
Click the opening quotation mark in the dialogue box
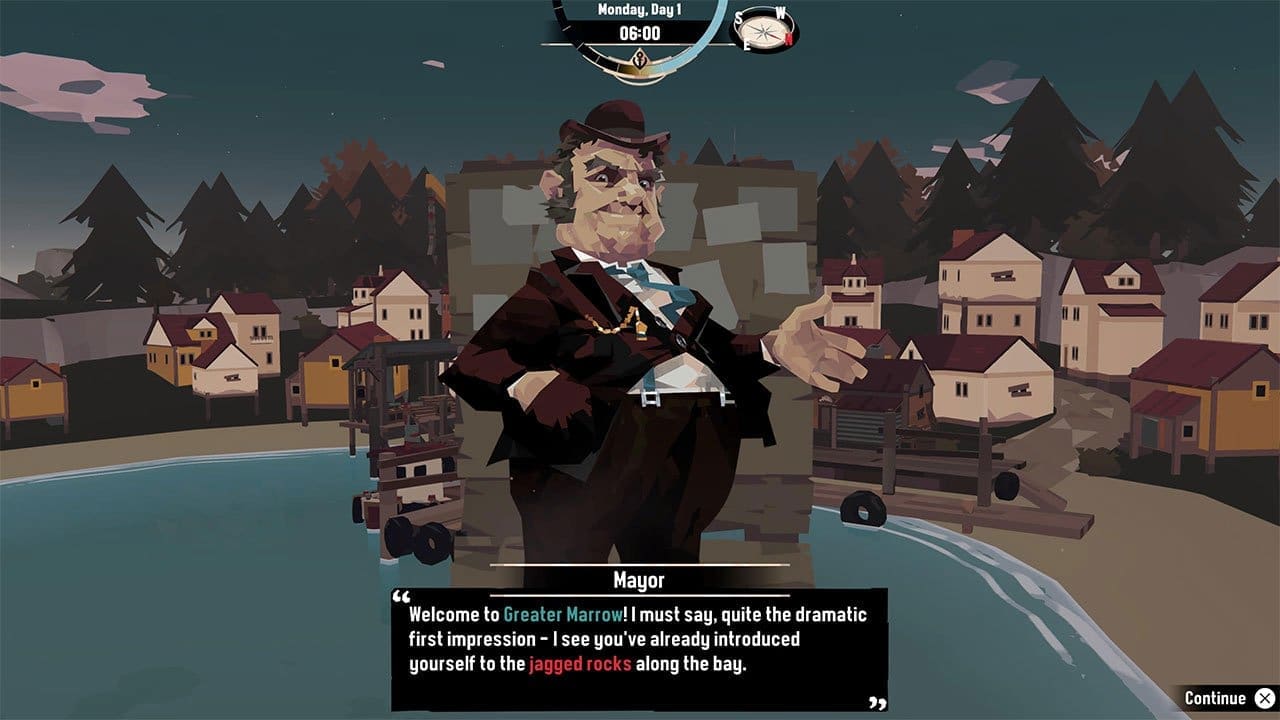[400, 597]
